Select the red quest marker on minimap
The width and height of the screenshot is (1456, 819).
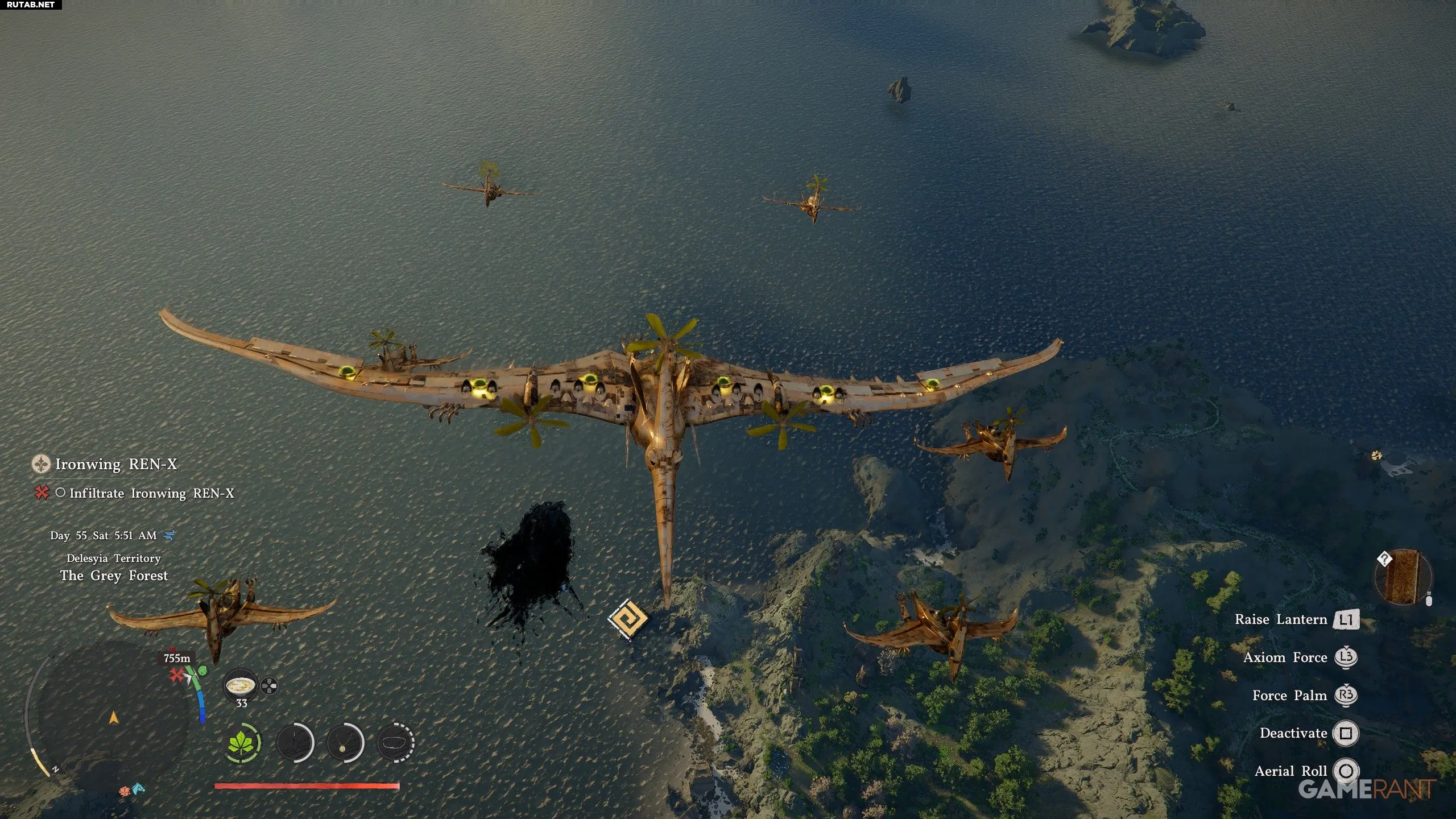click(177, 675)
